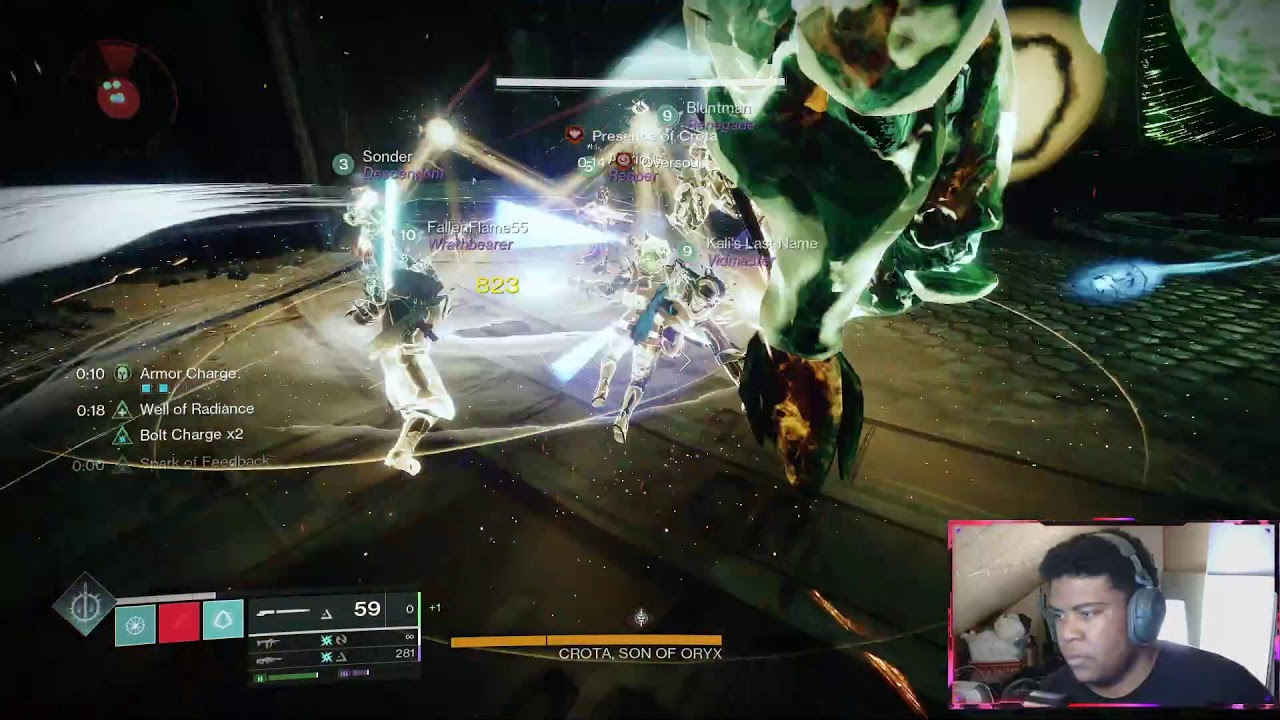The width and height of the screenshot is (1280, 720).
Task: Click the radar in the corner
Action: (119, 93)
